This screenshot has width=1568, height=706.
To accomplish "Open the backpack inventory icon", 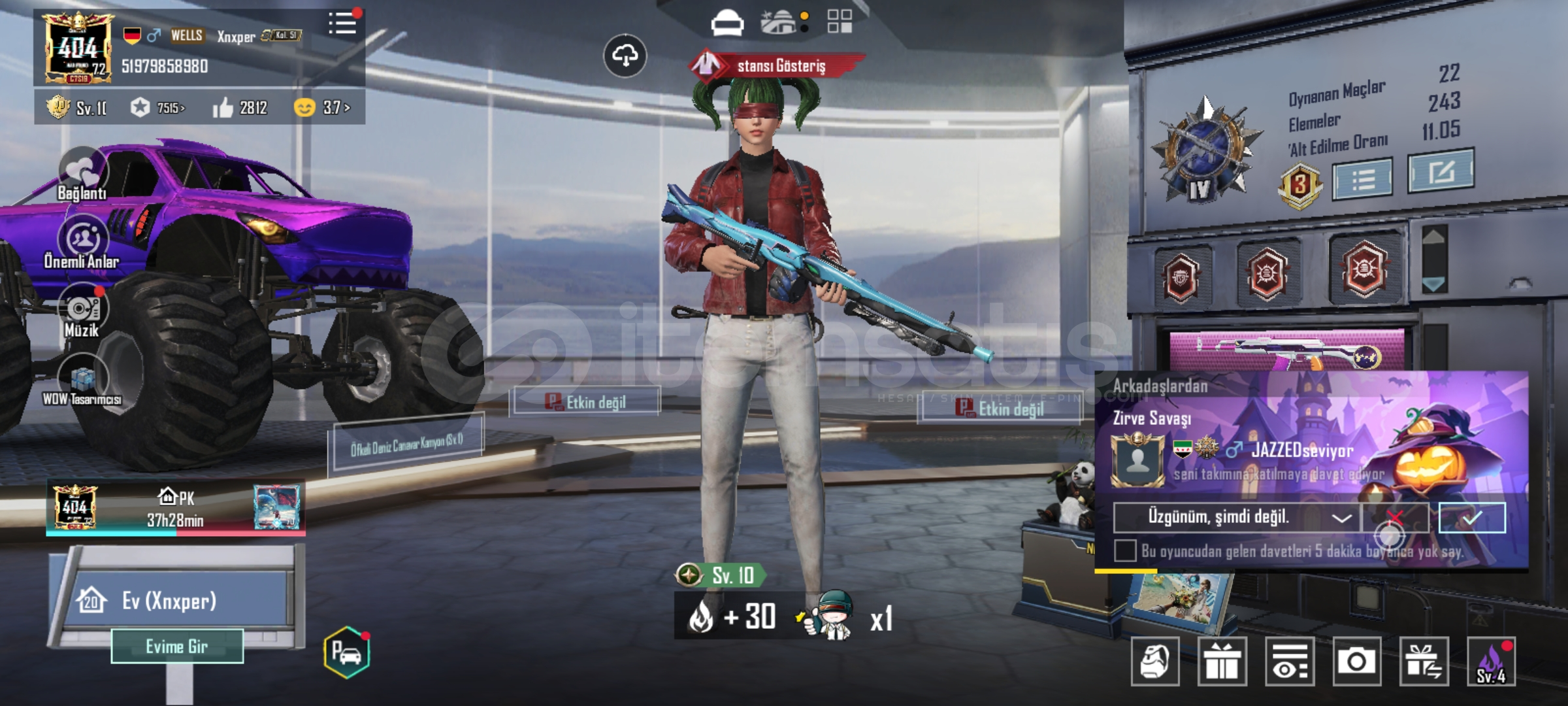I will [1154, 662].
